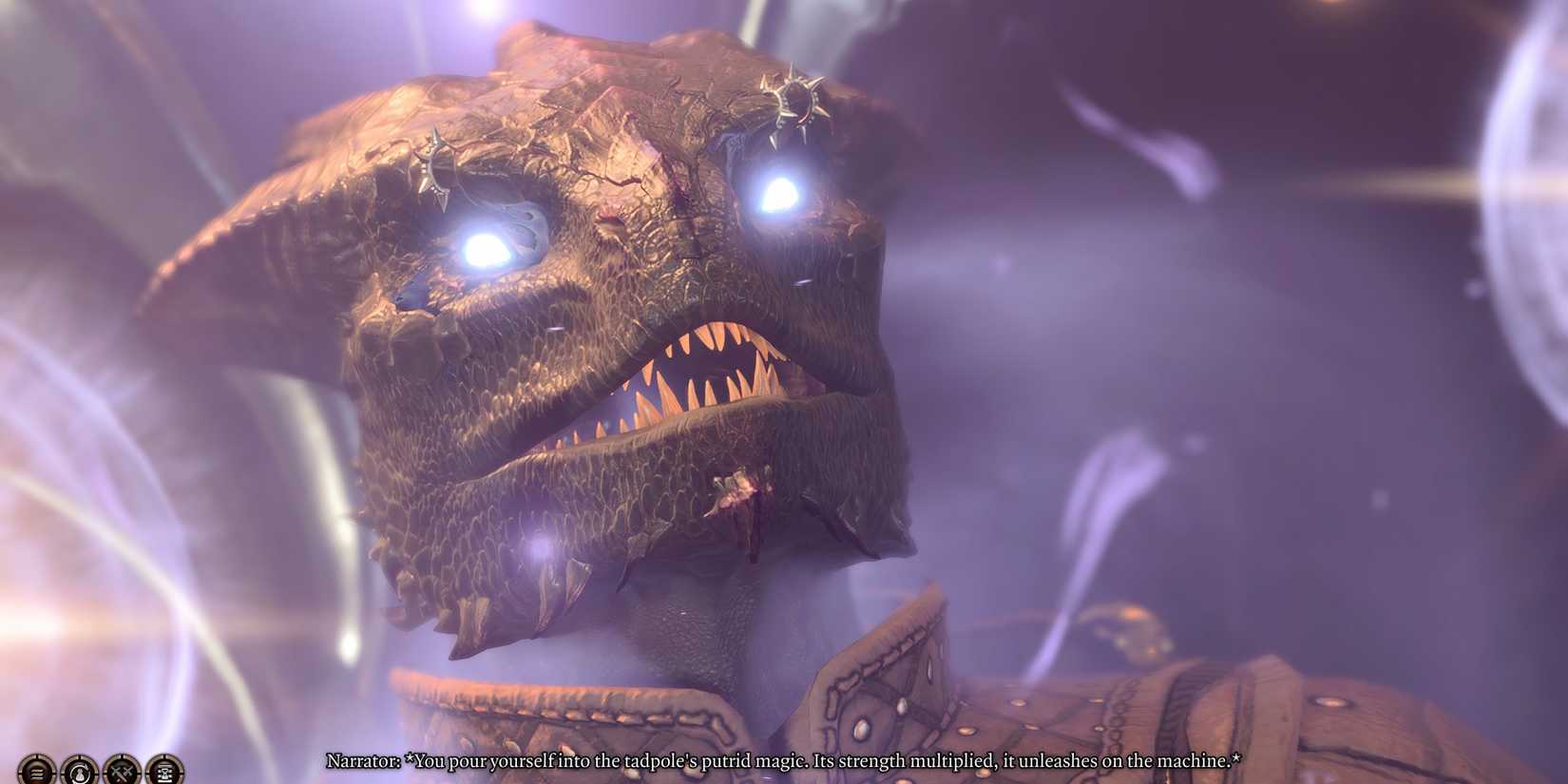Click the leftmost circular icon with stacked lines
The width and height of the screenshot is (1568, 784).
(35, 772)
